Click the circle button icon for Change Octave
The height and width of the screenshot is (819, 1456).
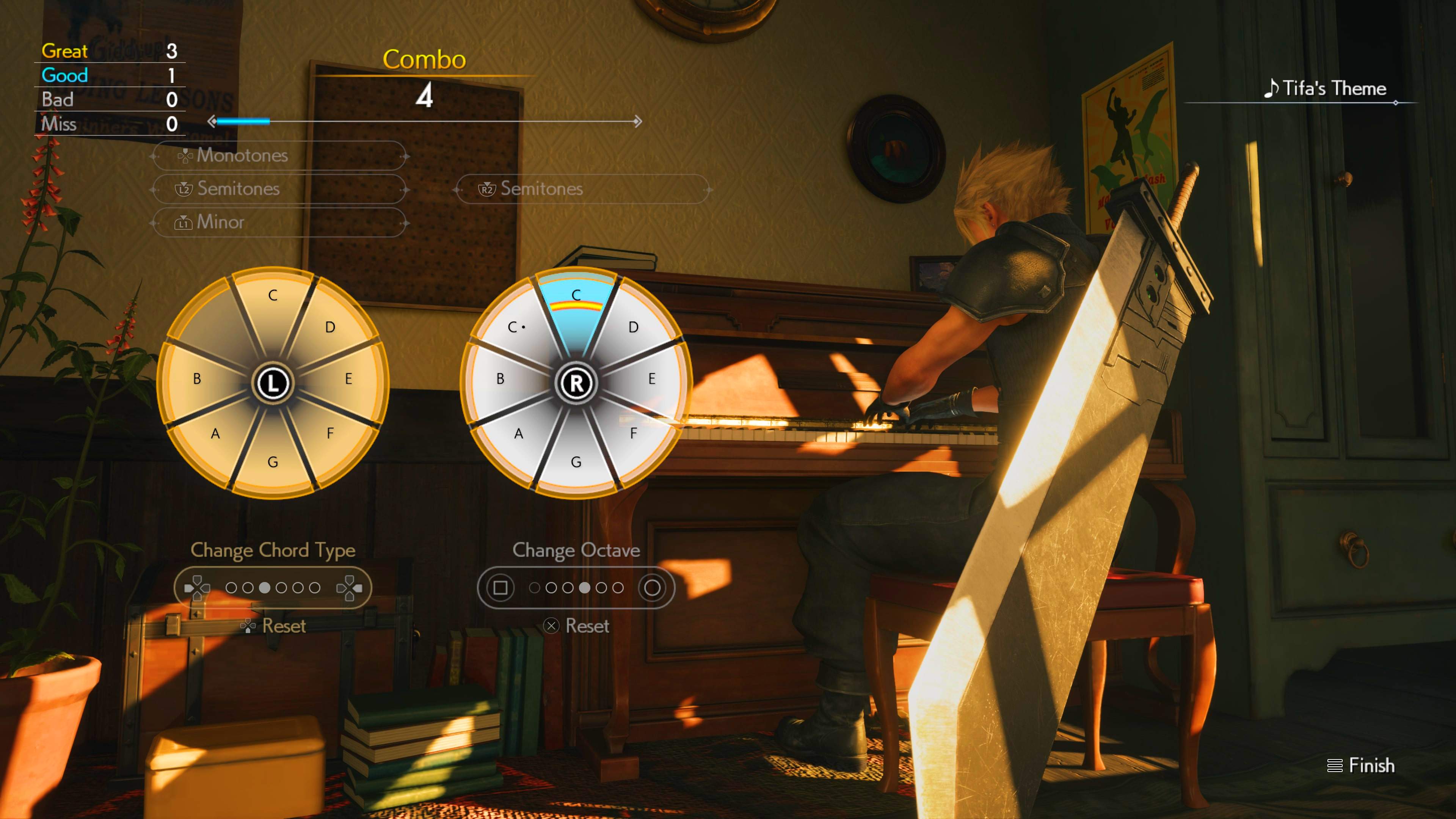coord(653,588)
